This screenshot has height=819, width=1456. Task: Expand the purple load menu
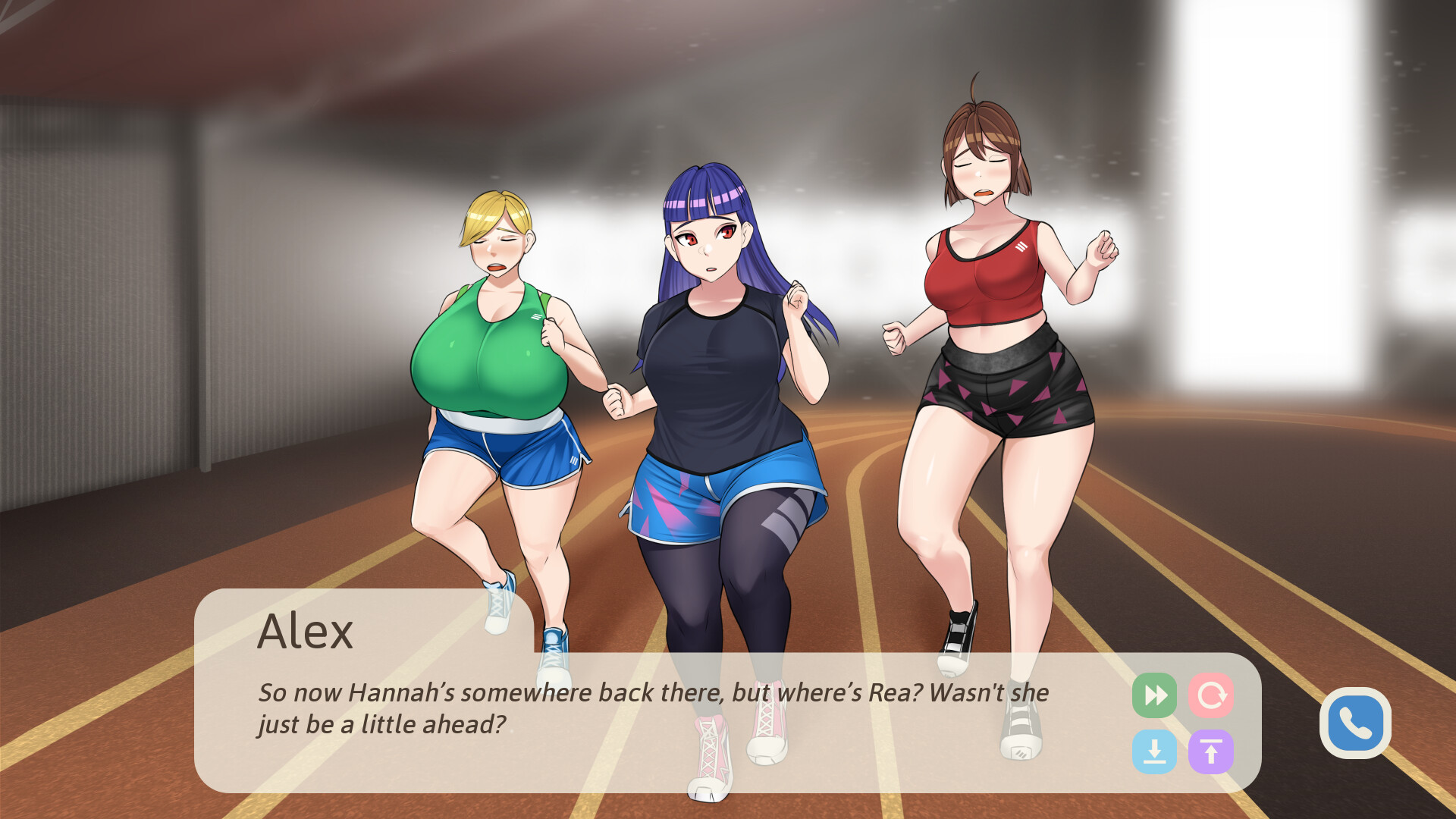pyautogui.click(x=1212, y=752)
